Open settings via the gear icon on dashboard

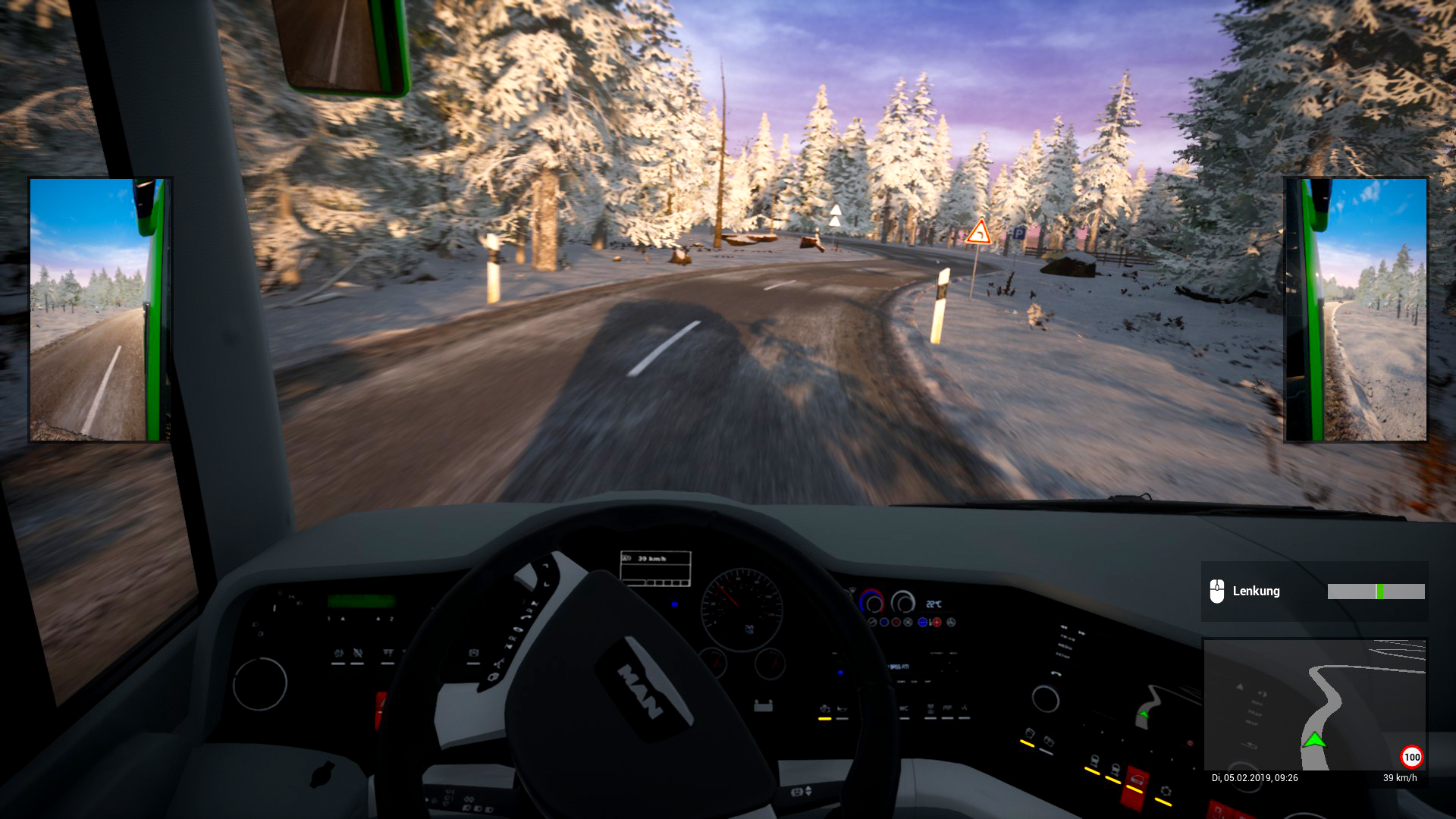point(1166,790)
